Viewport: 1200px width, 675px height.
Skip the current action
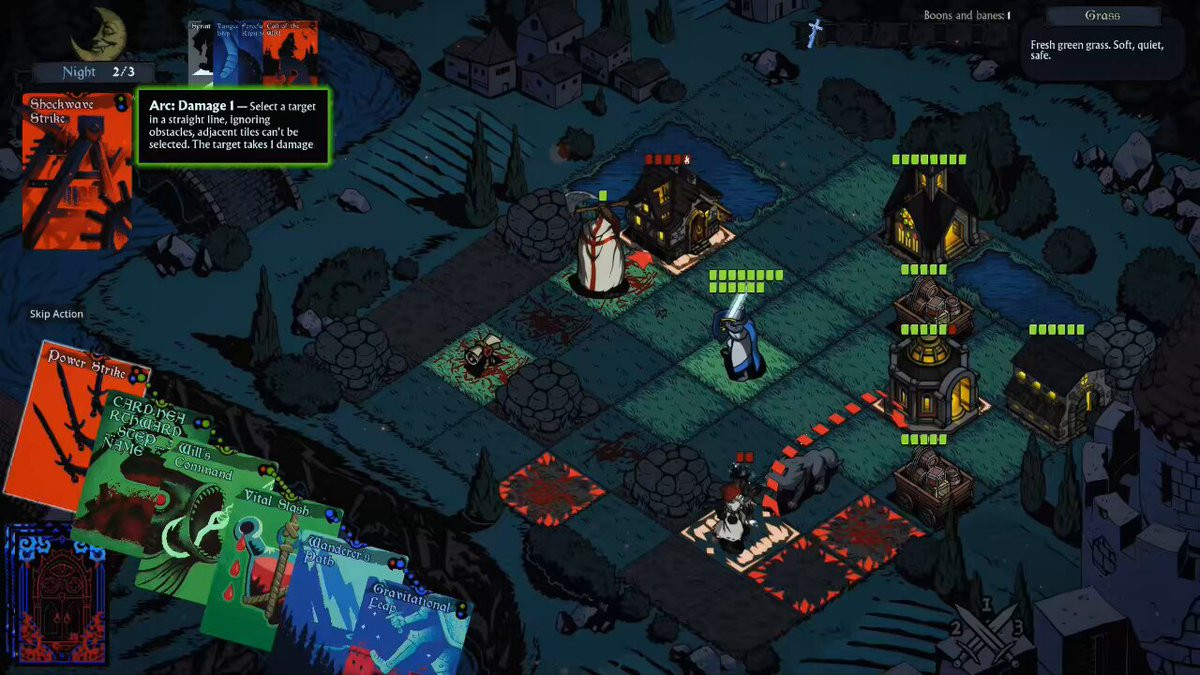coord(57,314)
